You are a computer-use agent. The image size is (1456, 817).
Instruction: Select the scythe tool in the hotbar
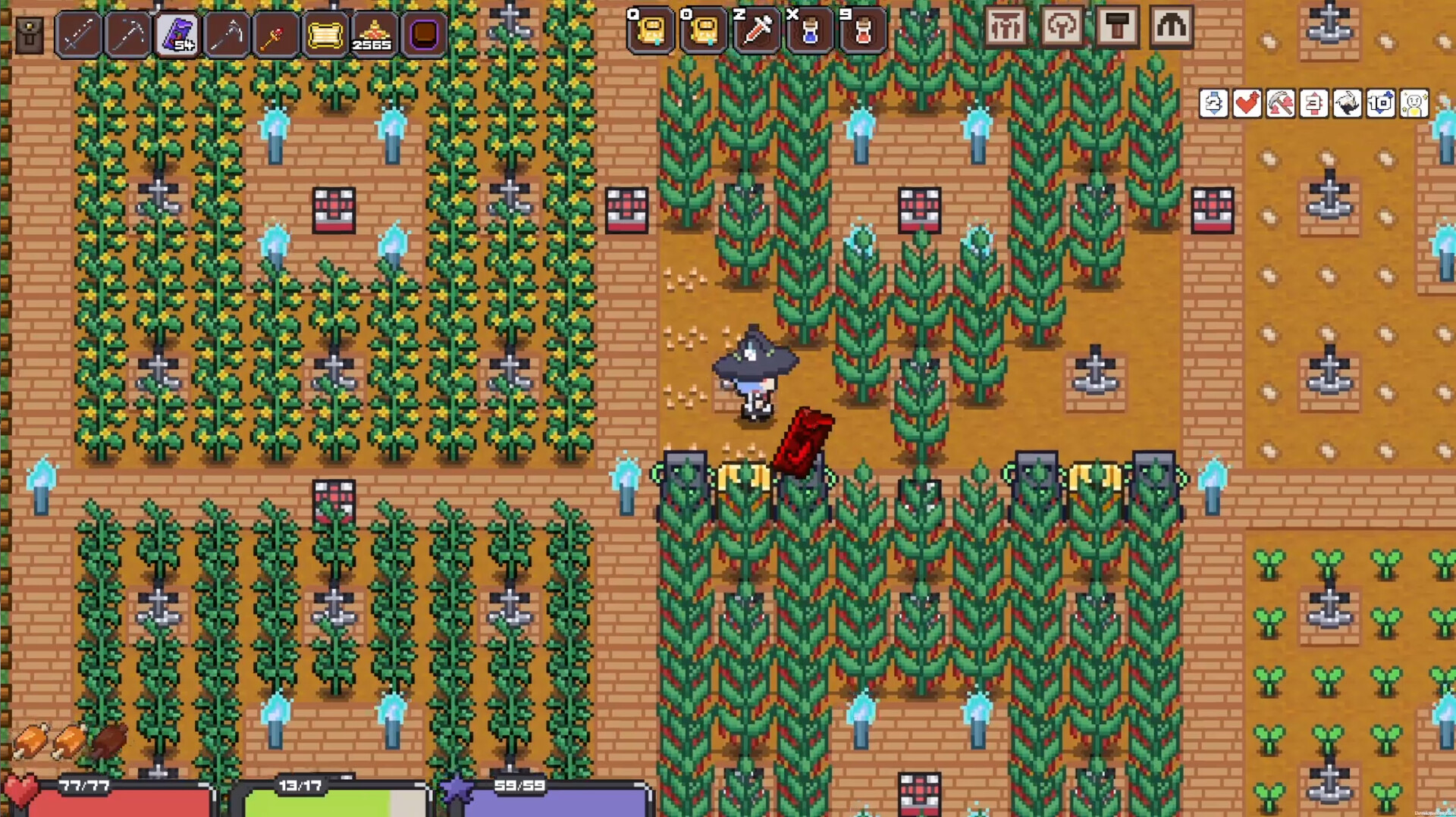(225, 32)
